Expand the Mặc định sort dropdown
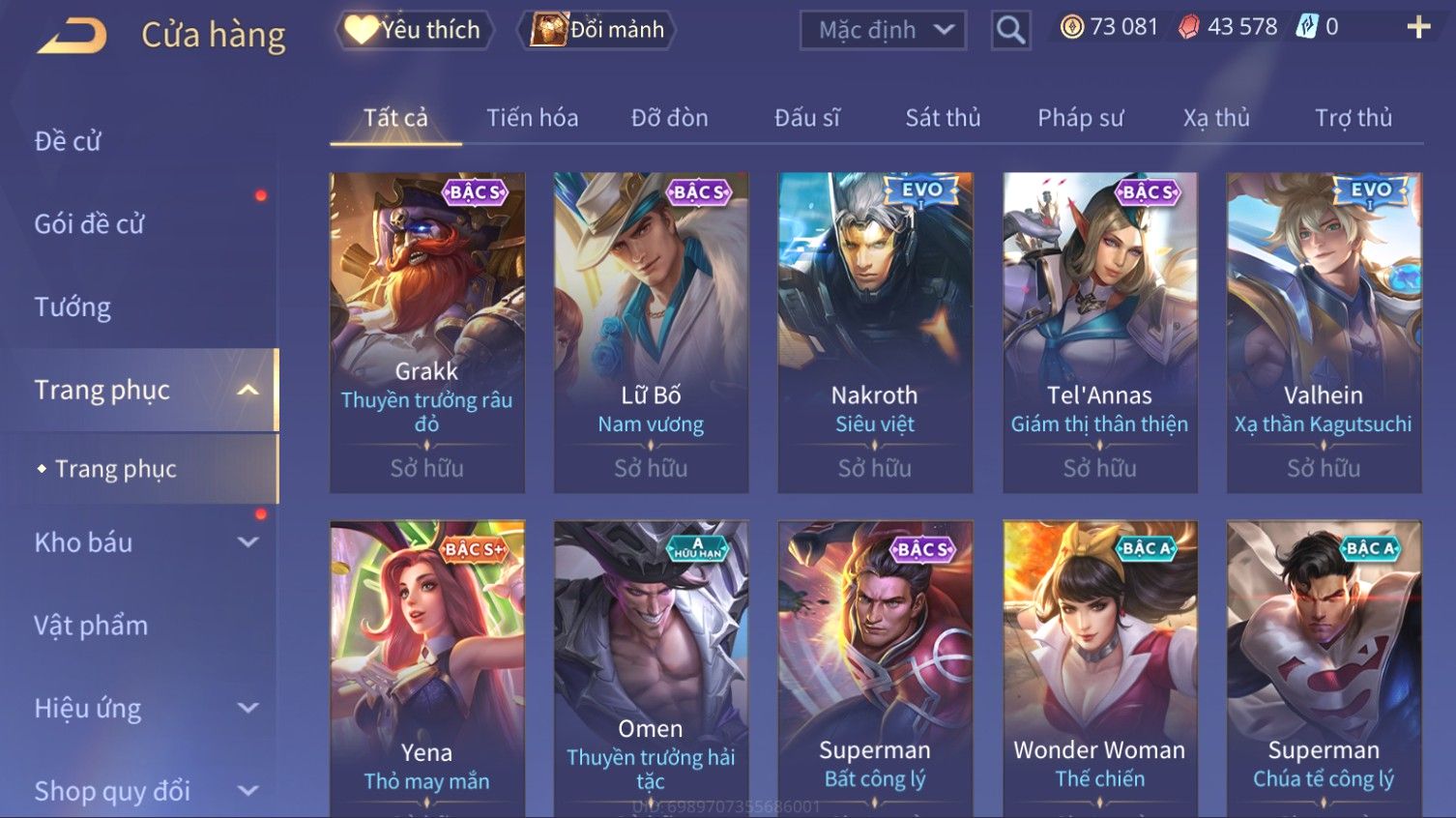The height and width of the screenshot is (818, 1456). (883, 31)
